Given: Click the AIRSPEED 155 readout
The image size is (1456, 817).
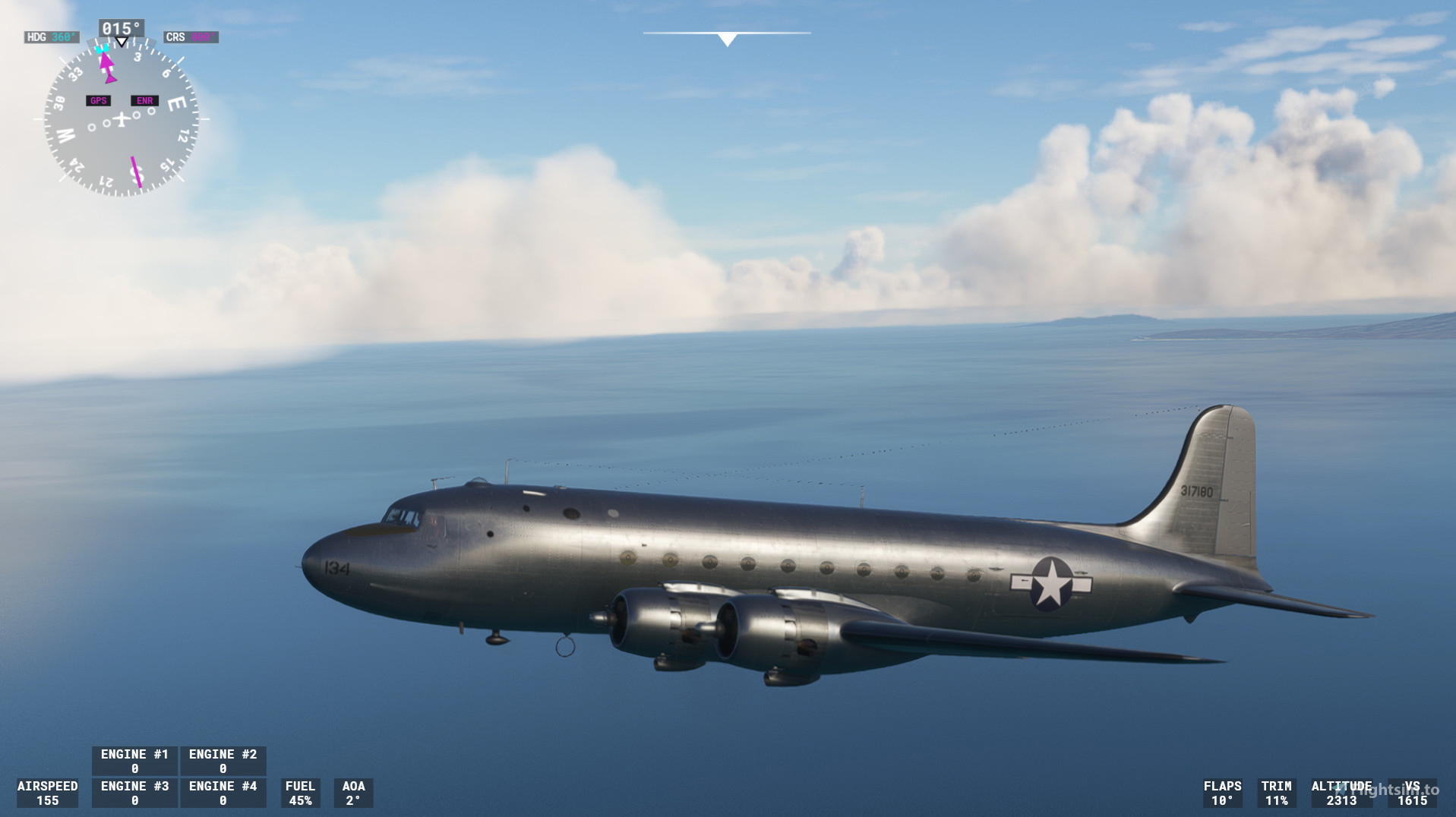Looking at the screenshot, I should (48, 792).
